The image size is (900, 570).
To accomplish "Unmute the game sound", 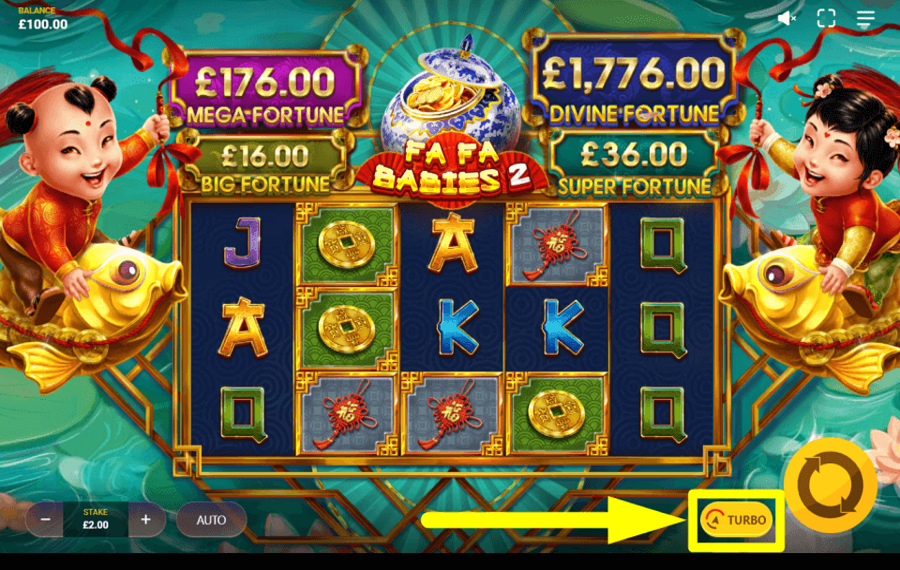I will (787, 18).
